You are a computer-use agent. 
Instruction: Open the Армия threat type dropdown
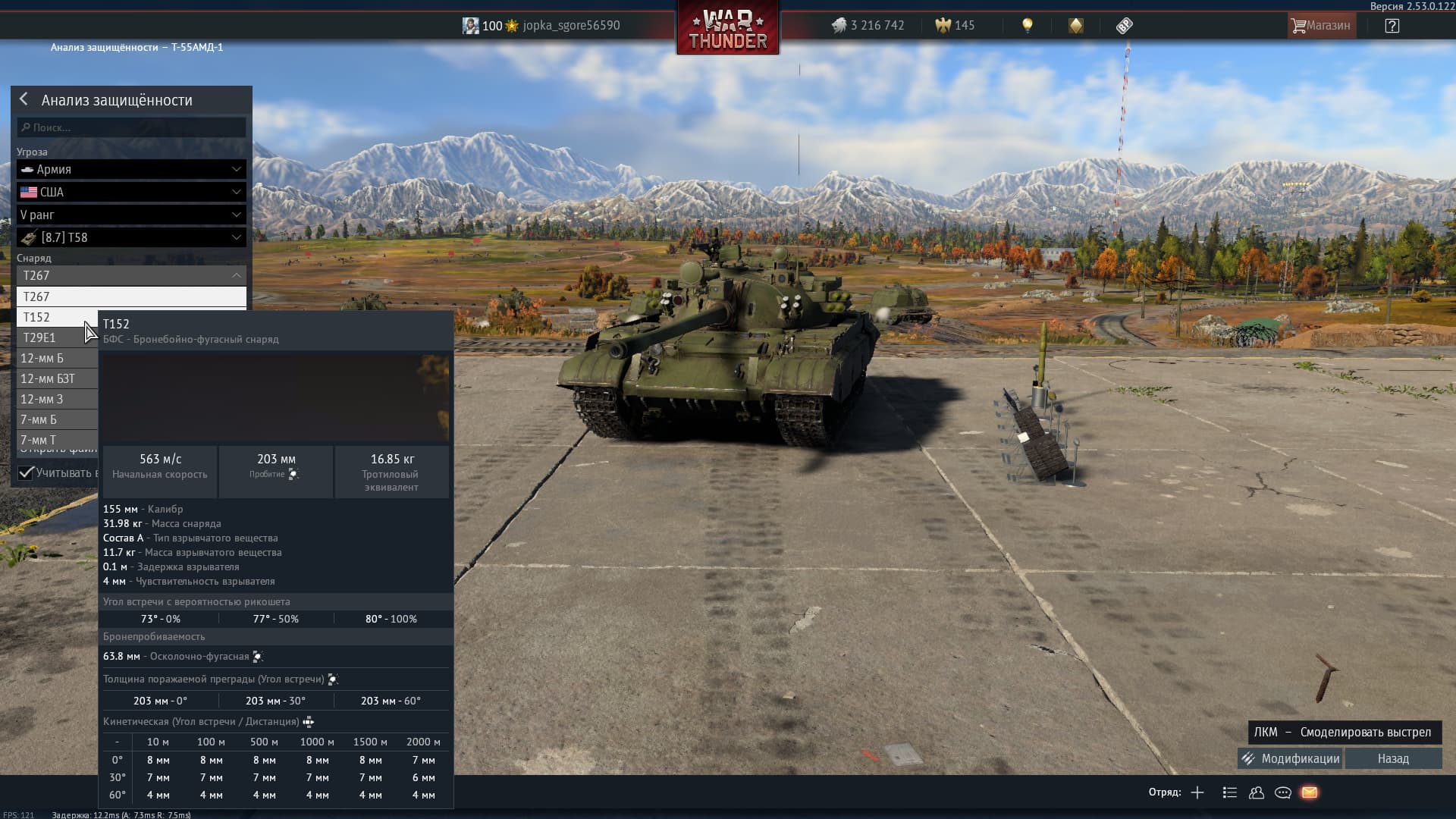[131, 169]
